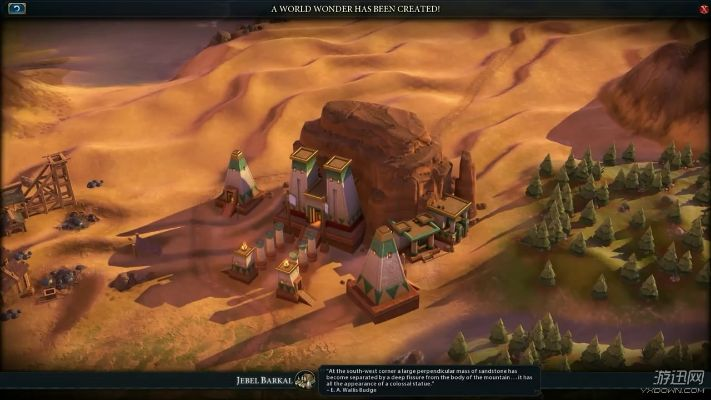Open the Civilopedia help button

click(x=16, y=8)
